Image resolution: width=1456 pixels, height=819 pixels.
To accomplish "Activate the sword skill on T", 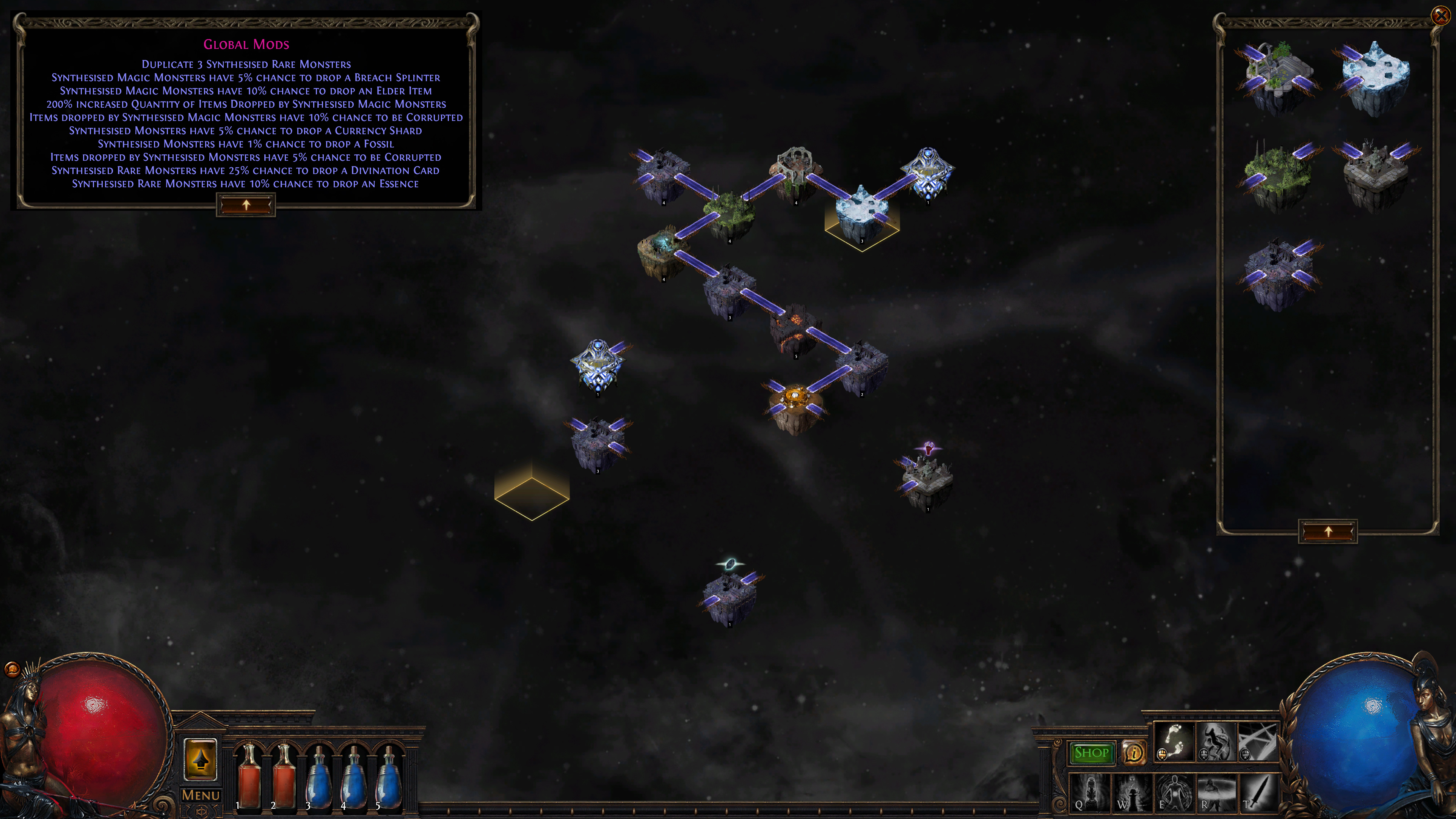I will pyautogui.click(x=1258, y=792).
